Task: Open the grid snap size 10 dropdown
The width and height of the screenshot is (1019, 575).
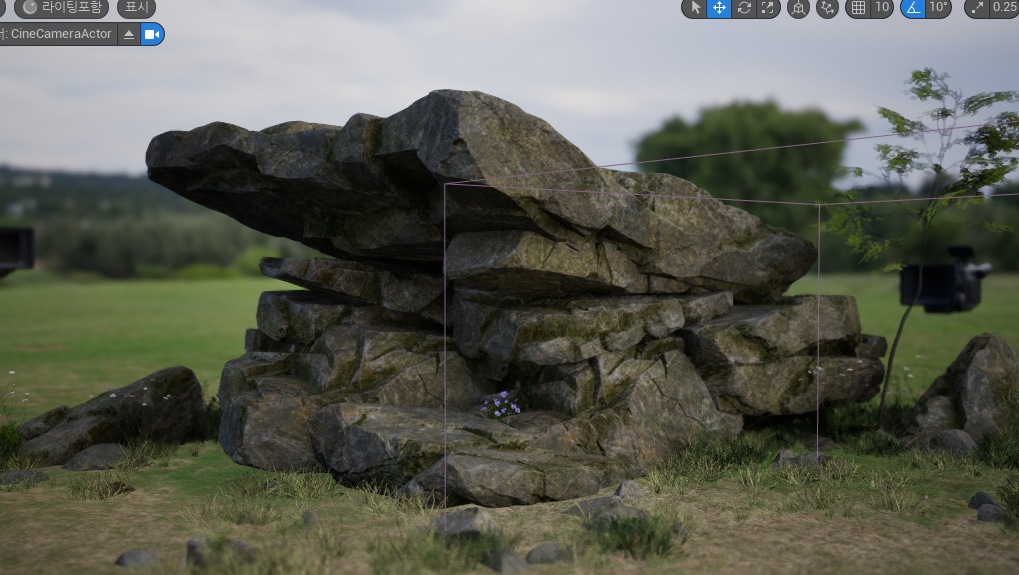Action: tap(881, 8)
